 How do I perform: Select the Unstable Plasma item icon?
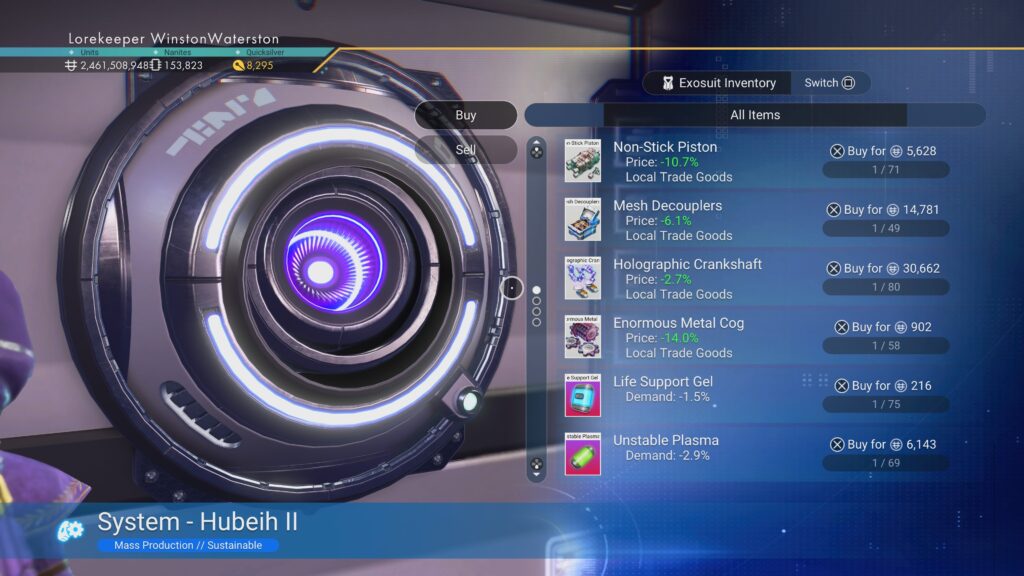click(x=582, y=454)
